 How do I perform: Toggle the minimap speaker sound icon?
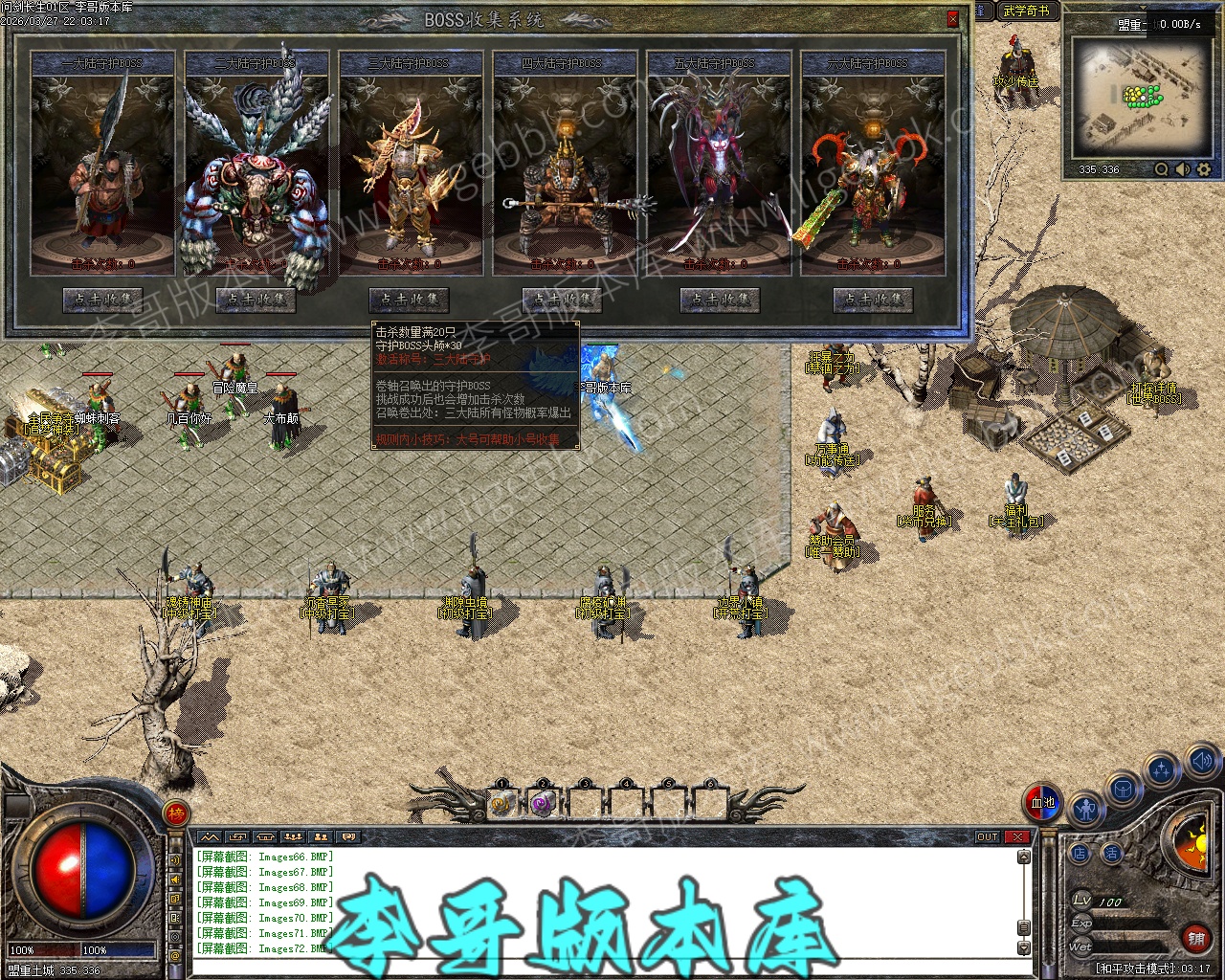tap(1183, 169)
